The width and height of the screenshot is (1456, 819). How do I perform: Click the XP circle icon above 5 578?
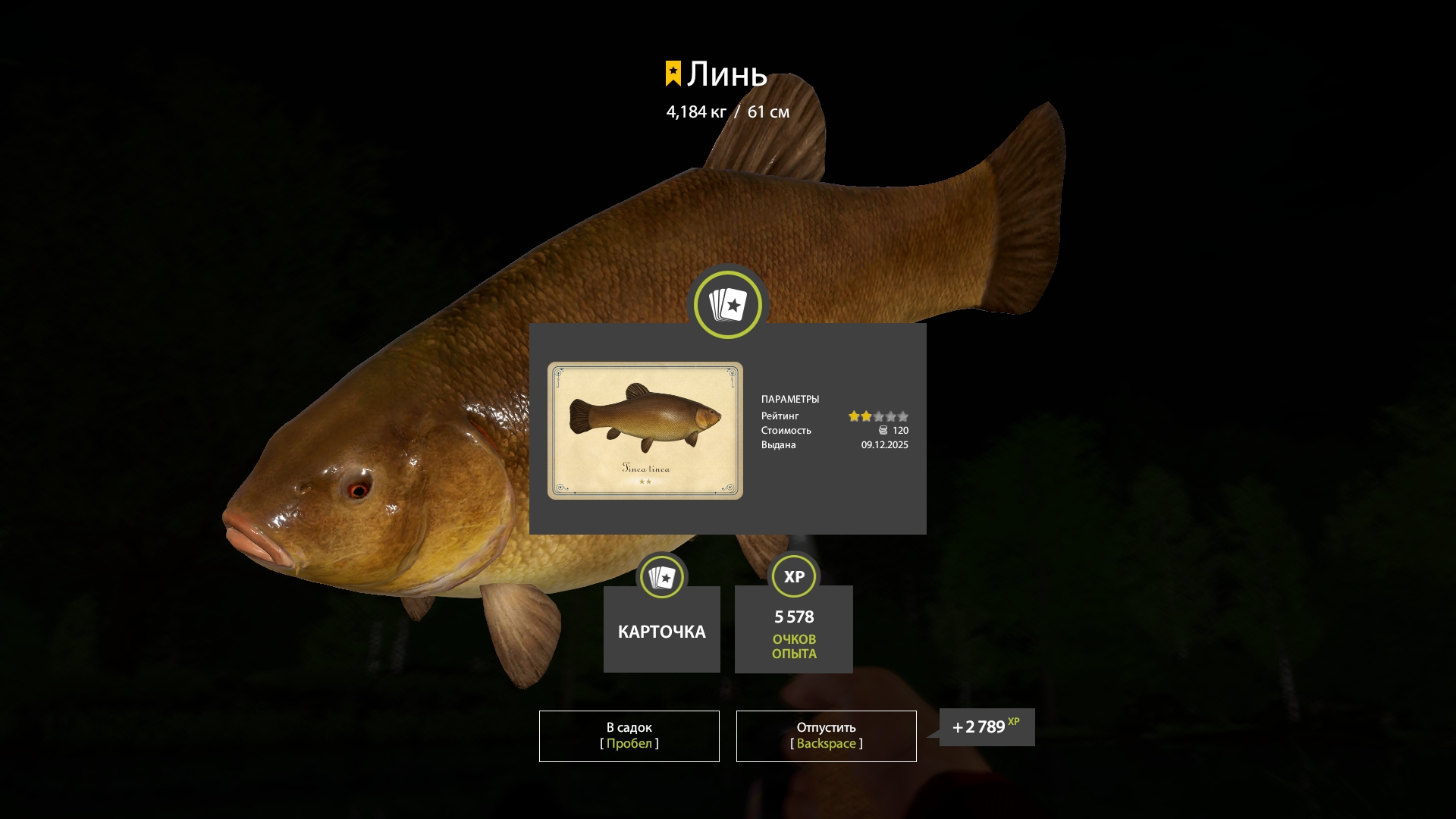(793, 576)
